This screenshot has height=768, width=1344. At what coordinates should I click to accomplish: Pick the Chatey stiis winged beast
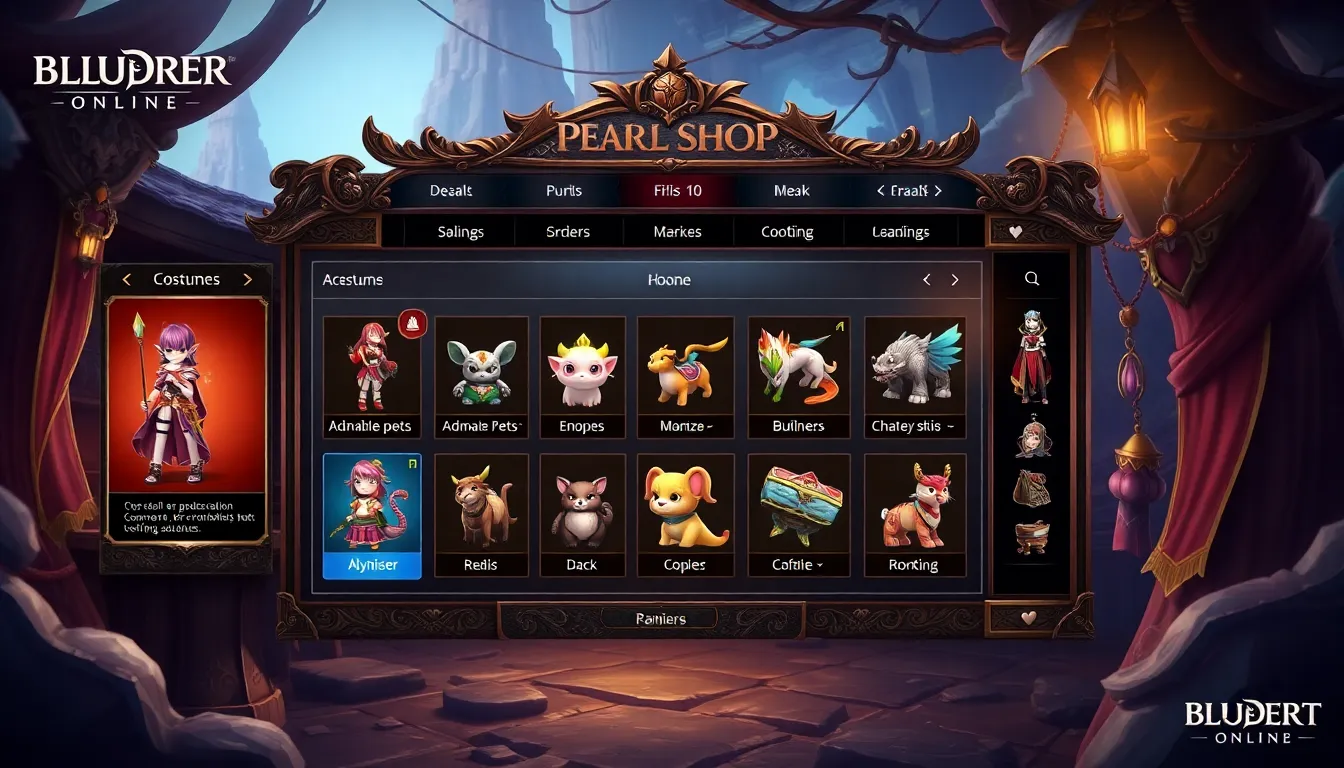tap(914, 377)
